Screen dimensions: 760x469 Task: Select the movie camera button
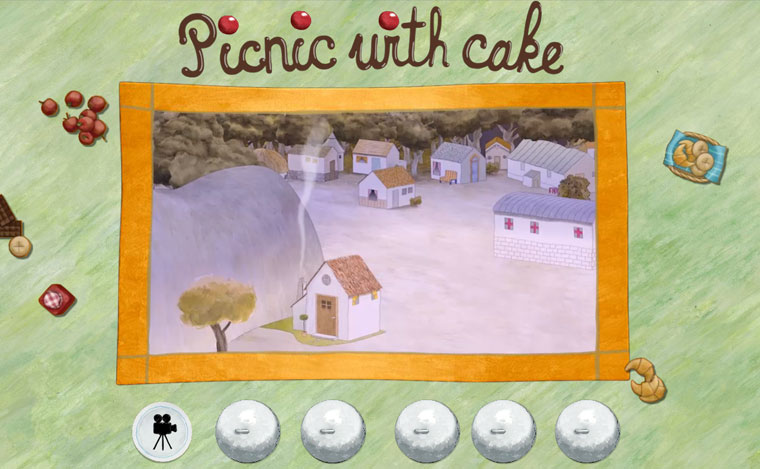click(x=160, y=432)
